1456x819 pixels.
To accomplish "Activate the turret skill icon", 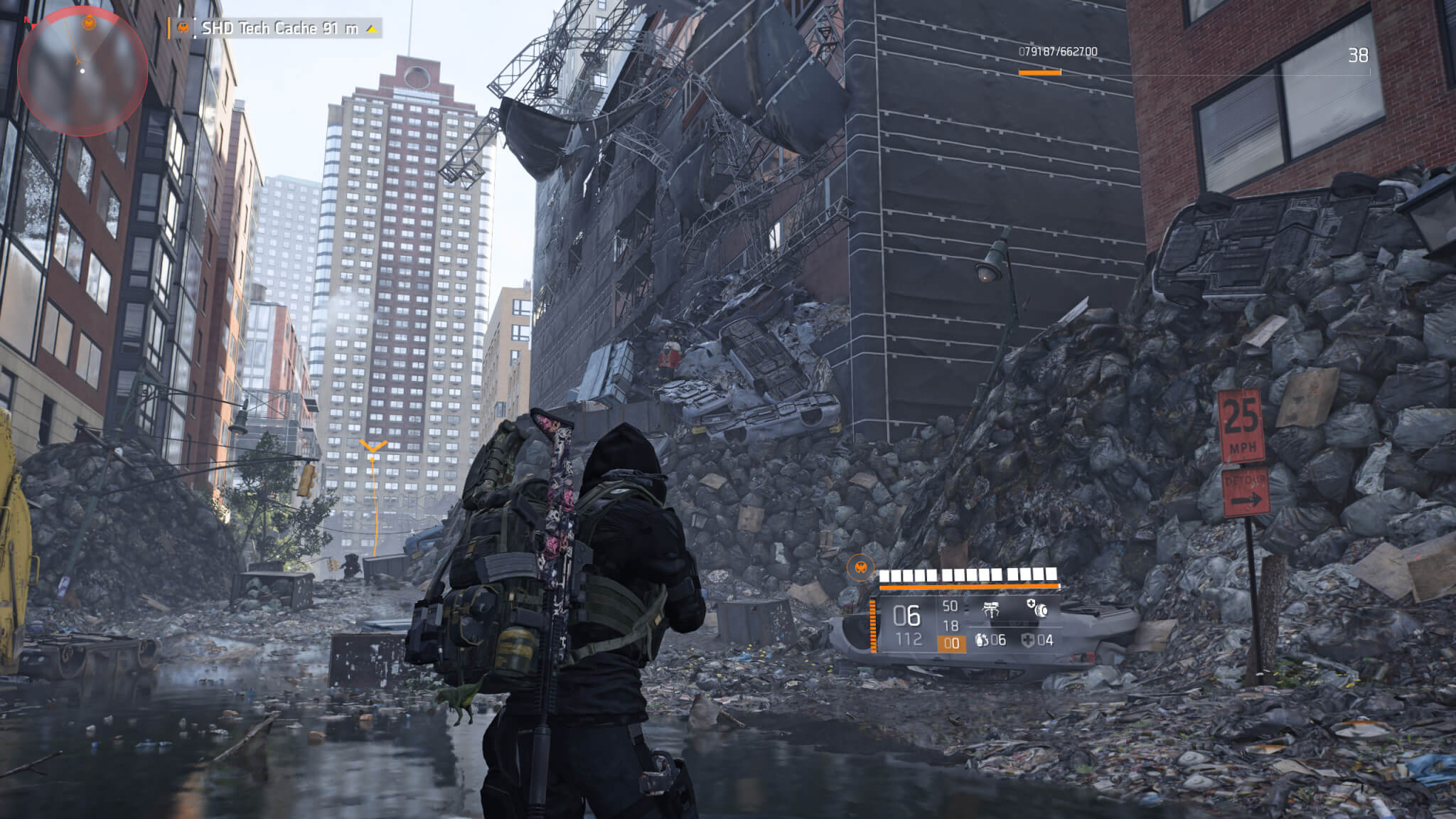I will point(991,609).
